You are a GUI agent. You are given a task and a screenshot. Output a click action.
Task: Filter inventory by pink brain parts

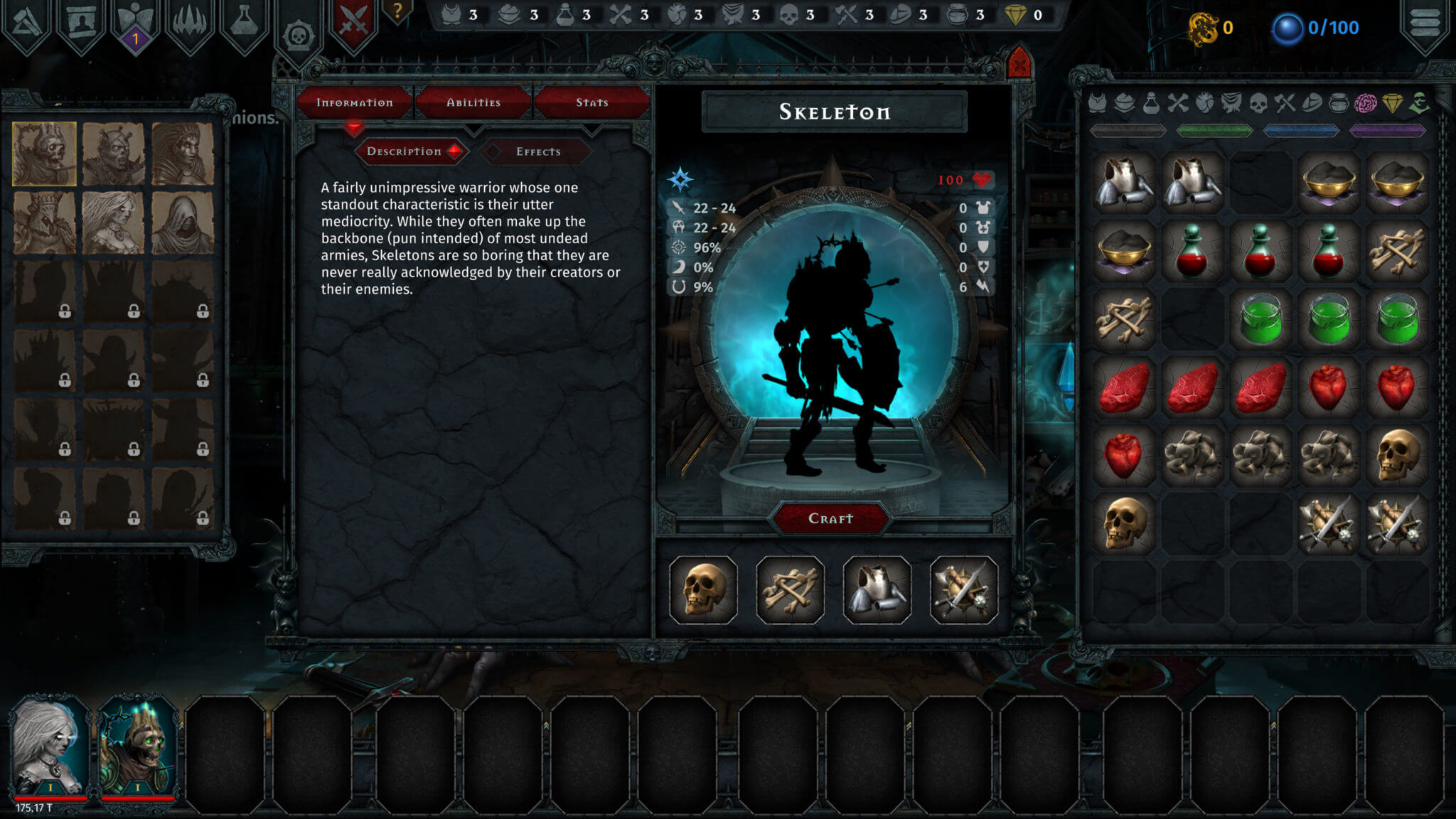[x=1365, y=104]
